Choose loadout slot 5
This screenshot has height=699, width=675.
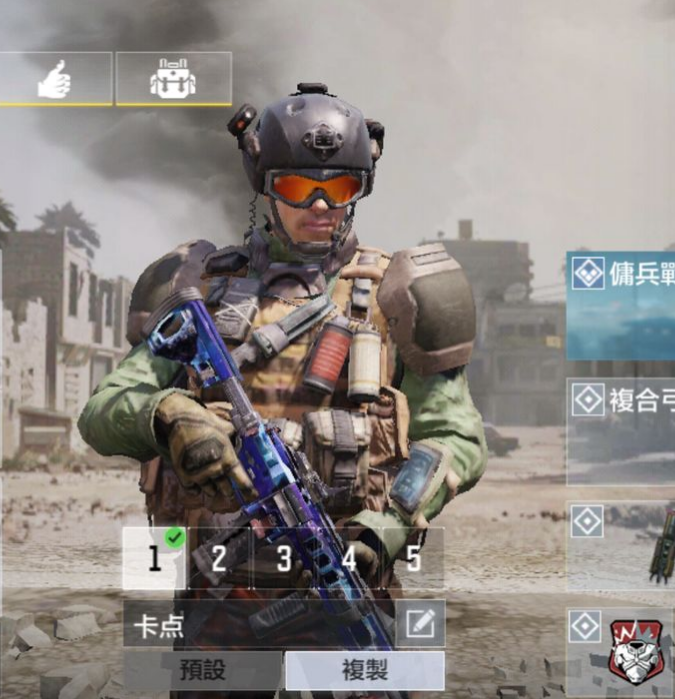pos(413,559)
